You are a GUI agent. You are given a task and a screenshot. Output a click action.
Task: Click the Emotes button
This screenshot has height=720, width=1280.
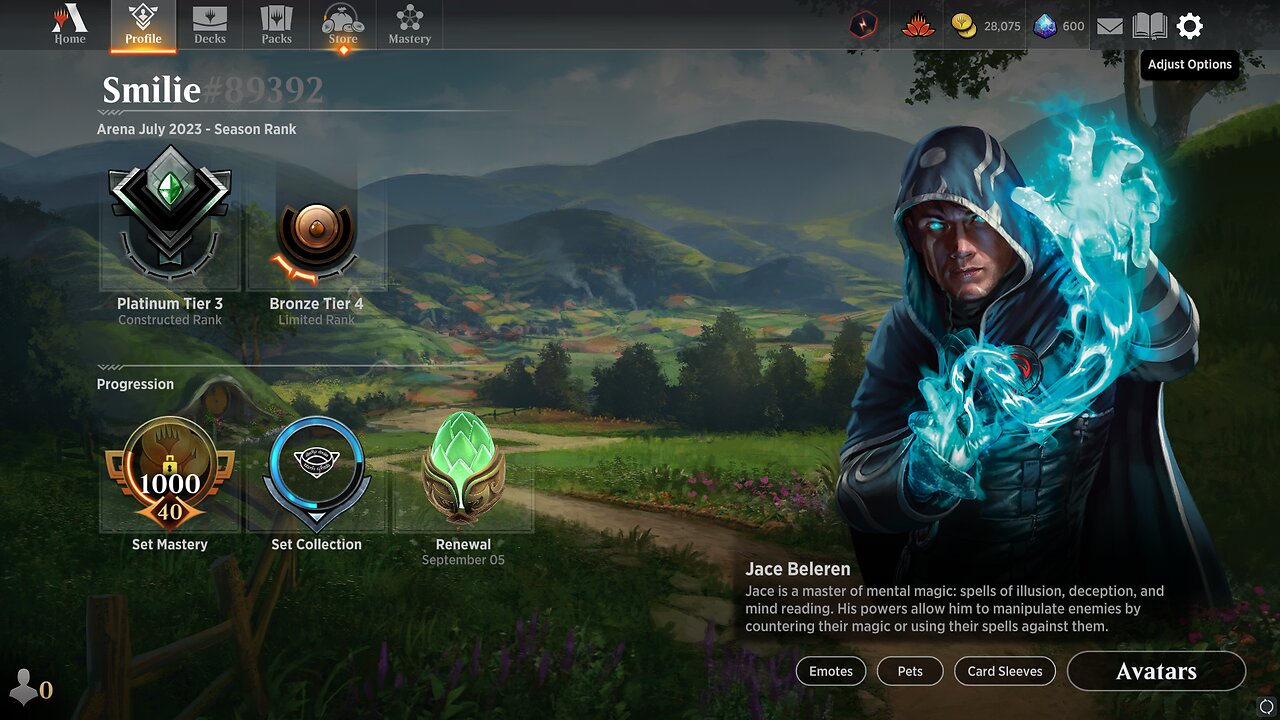831,671
